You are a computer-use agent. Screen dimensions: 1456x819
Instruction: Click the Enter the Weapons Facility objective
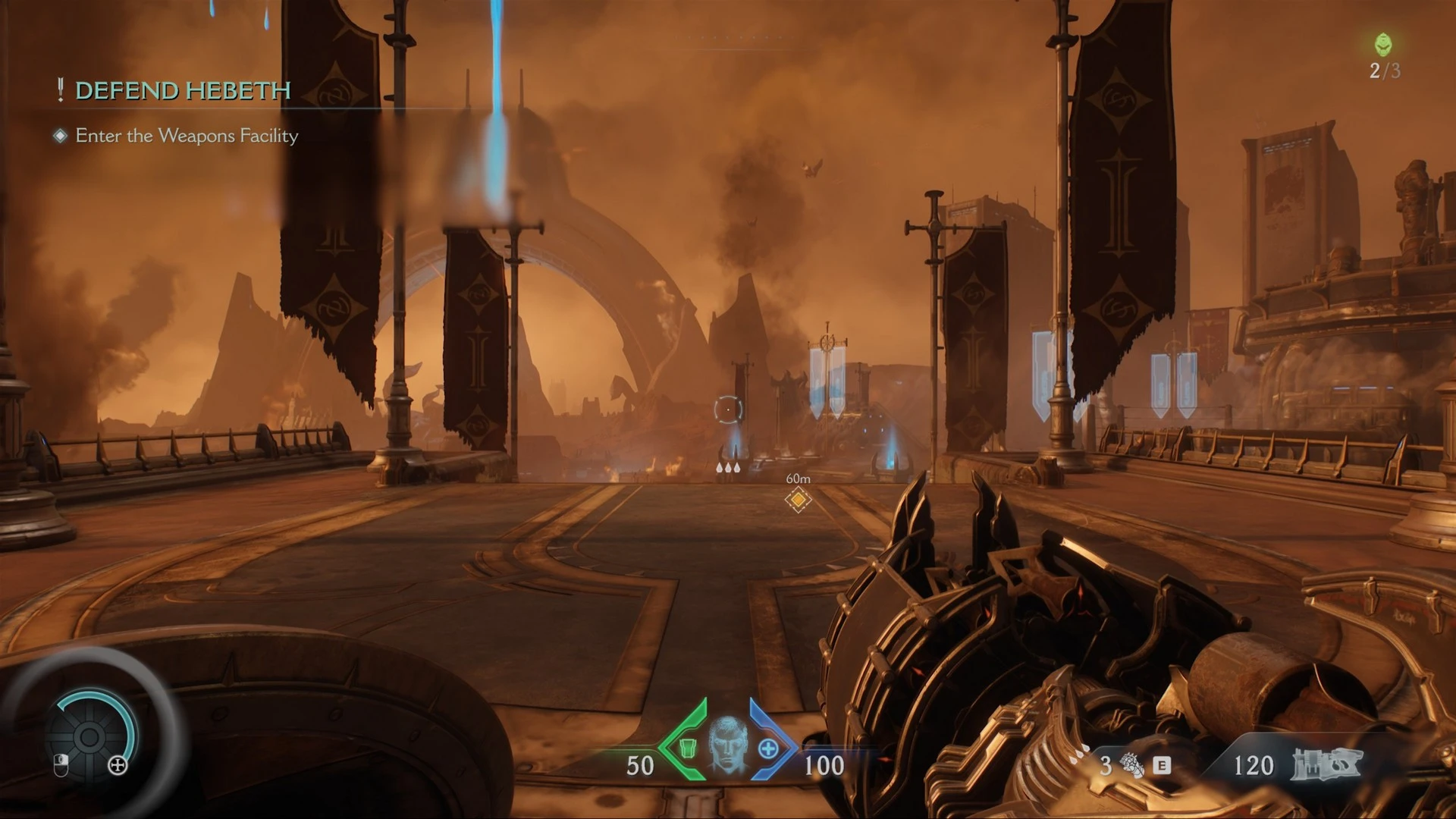pos(187,136)
